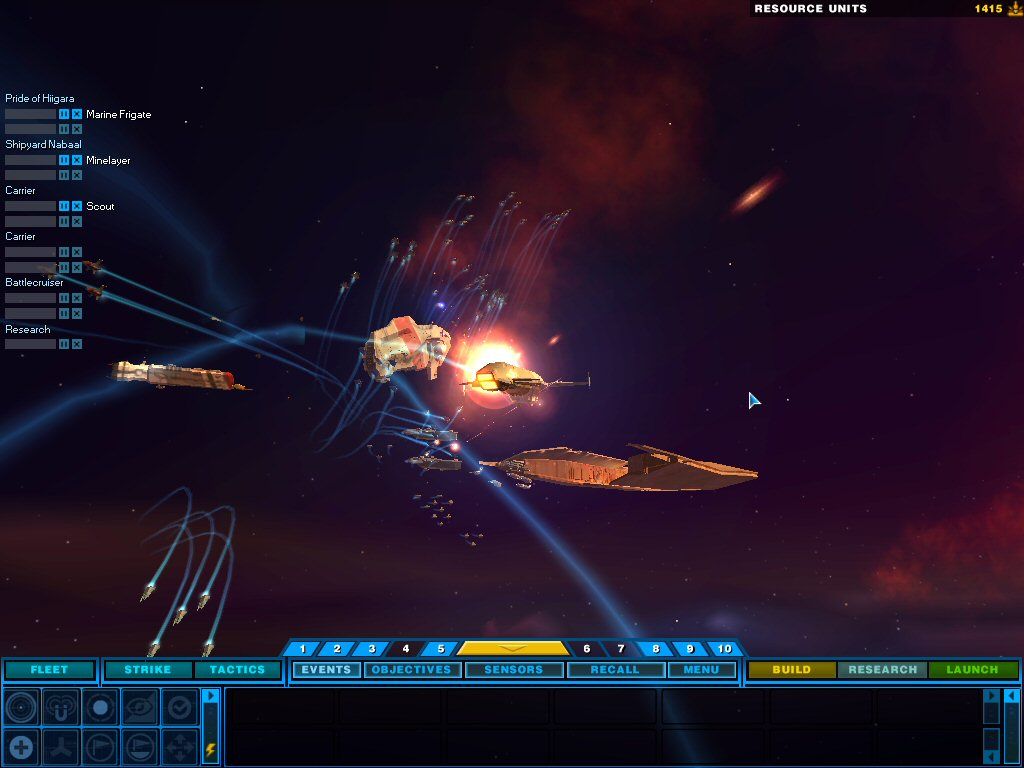Screen dimensions: 1024x768
Task: Open the Sensors manager
Action: (x=514, y=670)
